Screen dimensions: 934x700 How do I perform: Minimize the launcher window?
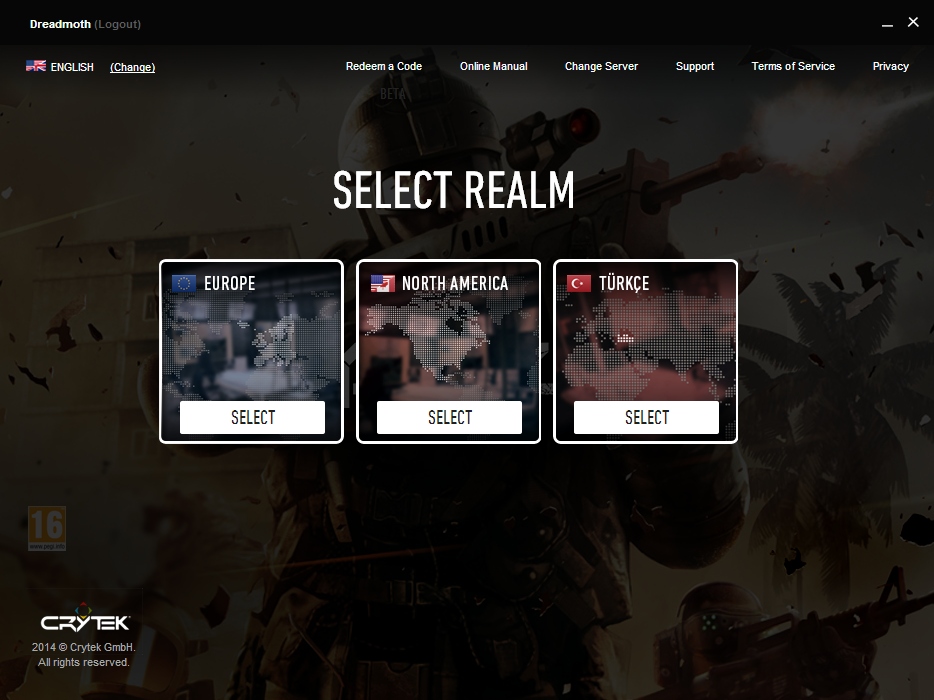[887, 23]
